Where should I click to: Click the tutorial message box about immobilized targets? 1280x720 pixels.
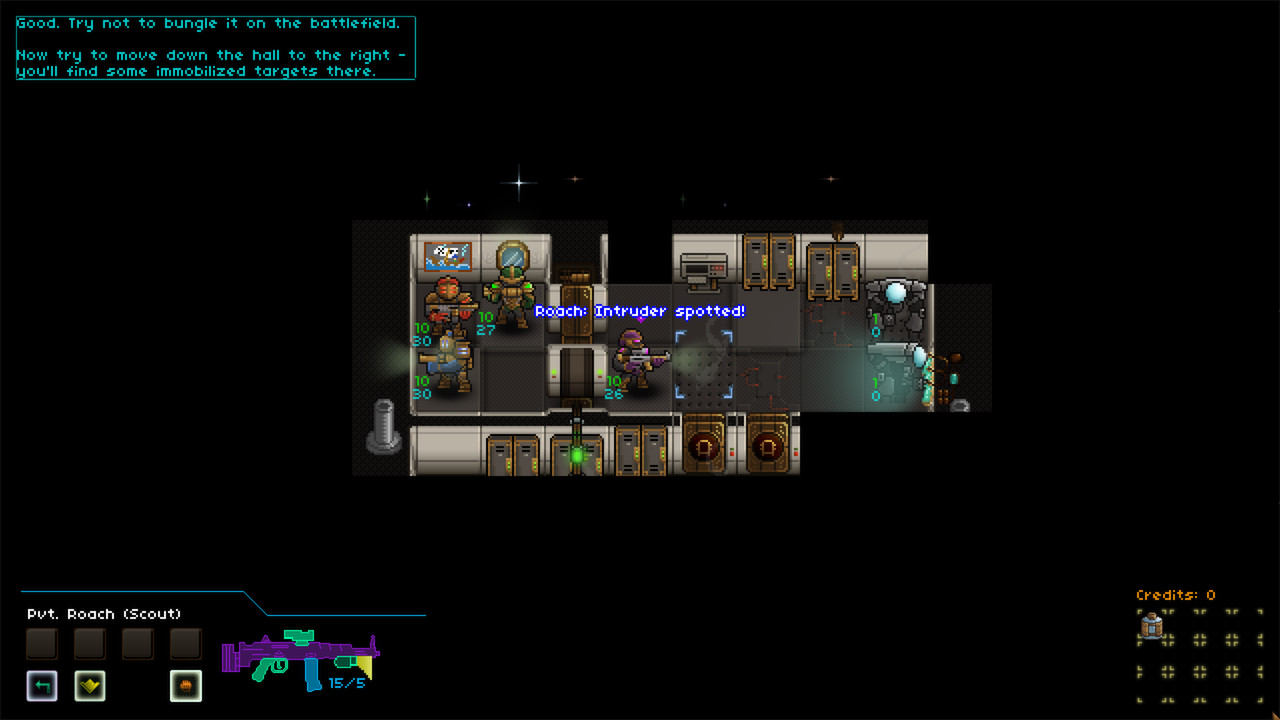213,46
